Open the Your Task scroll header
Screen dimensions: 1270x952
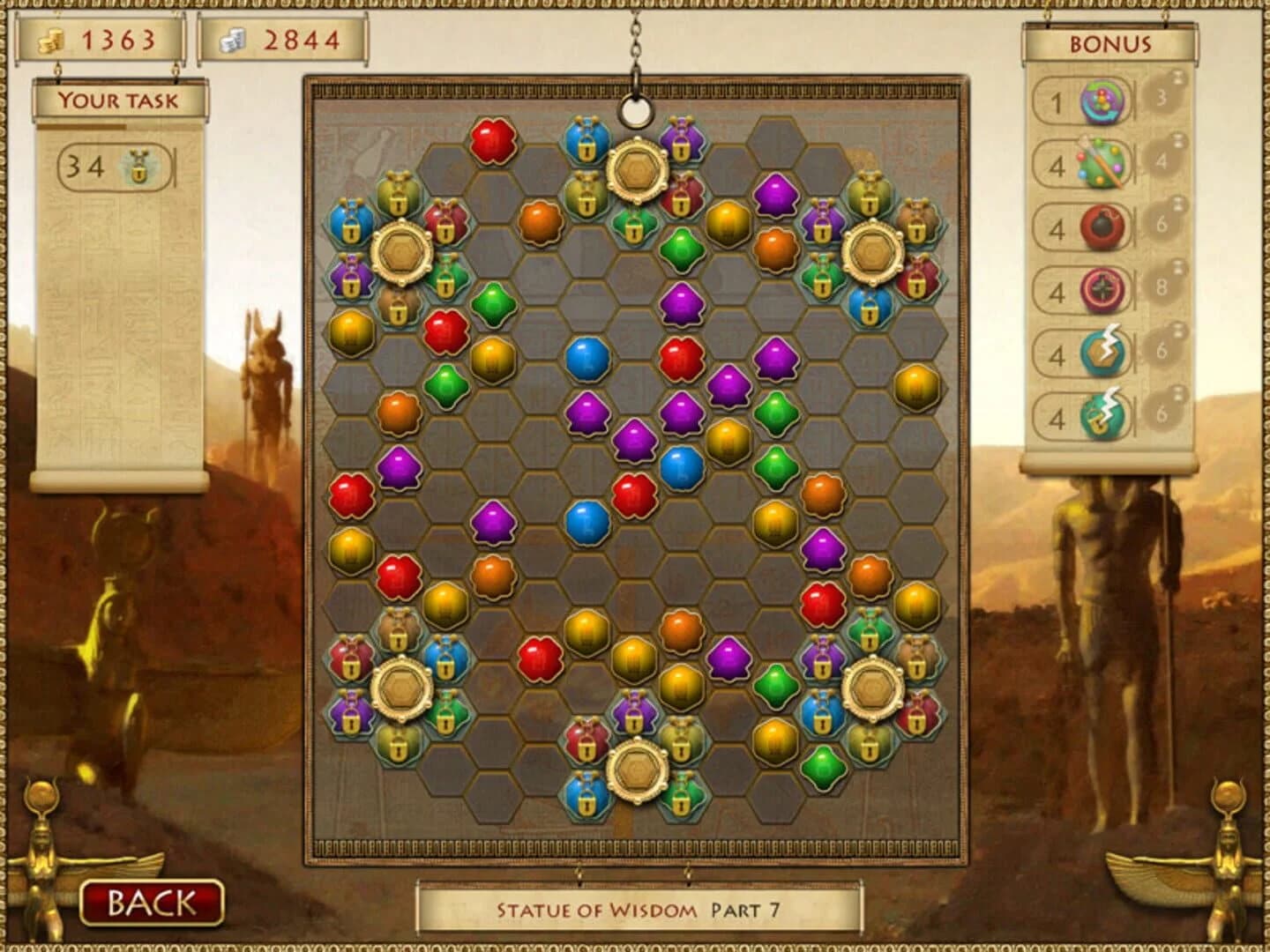120,99
